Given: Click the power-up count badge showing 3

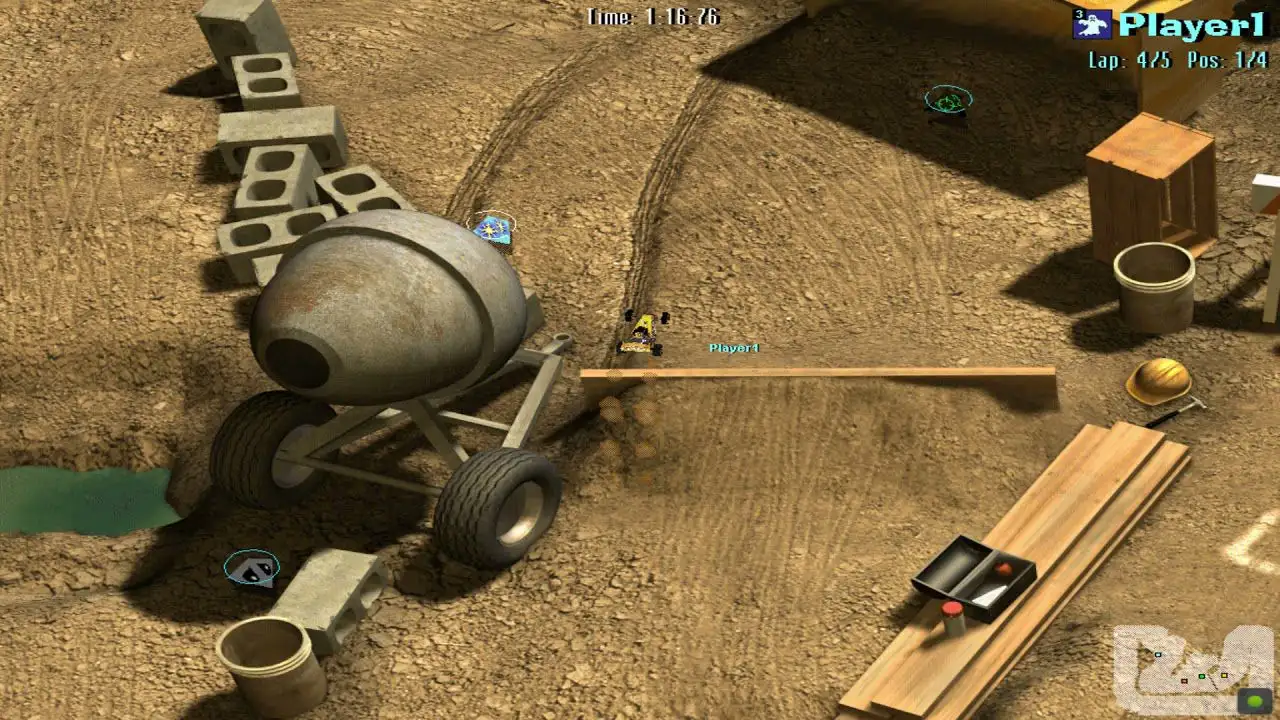Looking at the screenshot, I should point(1078,12).
